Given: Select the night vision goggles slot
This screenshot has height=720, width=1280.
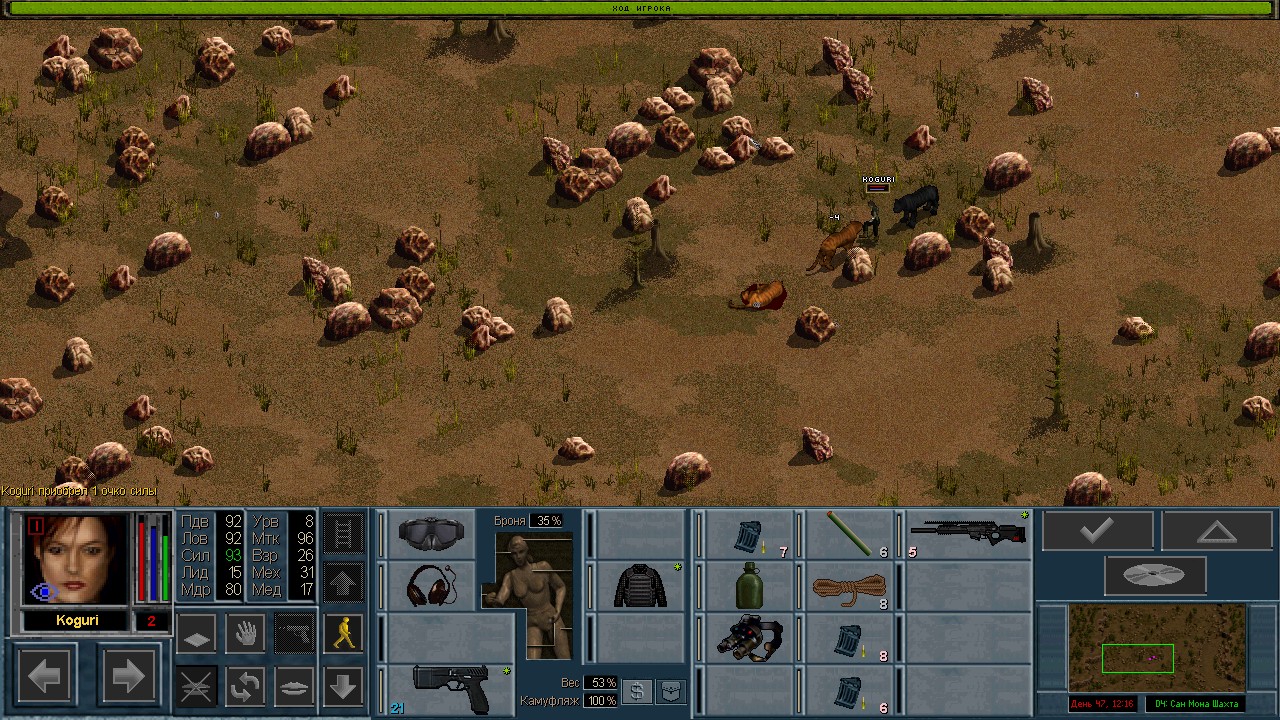Looking at the screenshot, I should 749,638.
